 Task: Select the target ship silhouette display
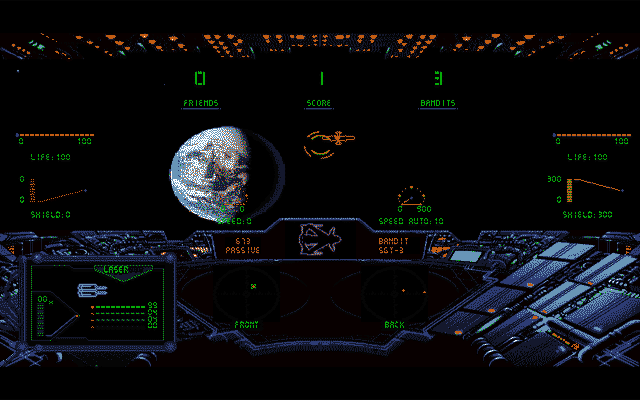pyautogui.click(x=320, y=241)
